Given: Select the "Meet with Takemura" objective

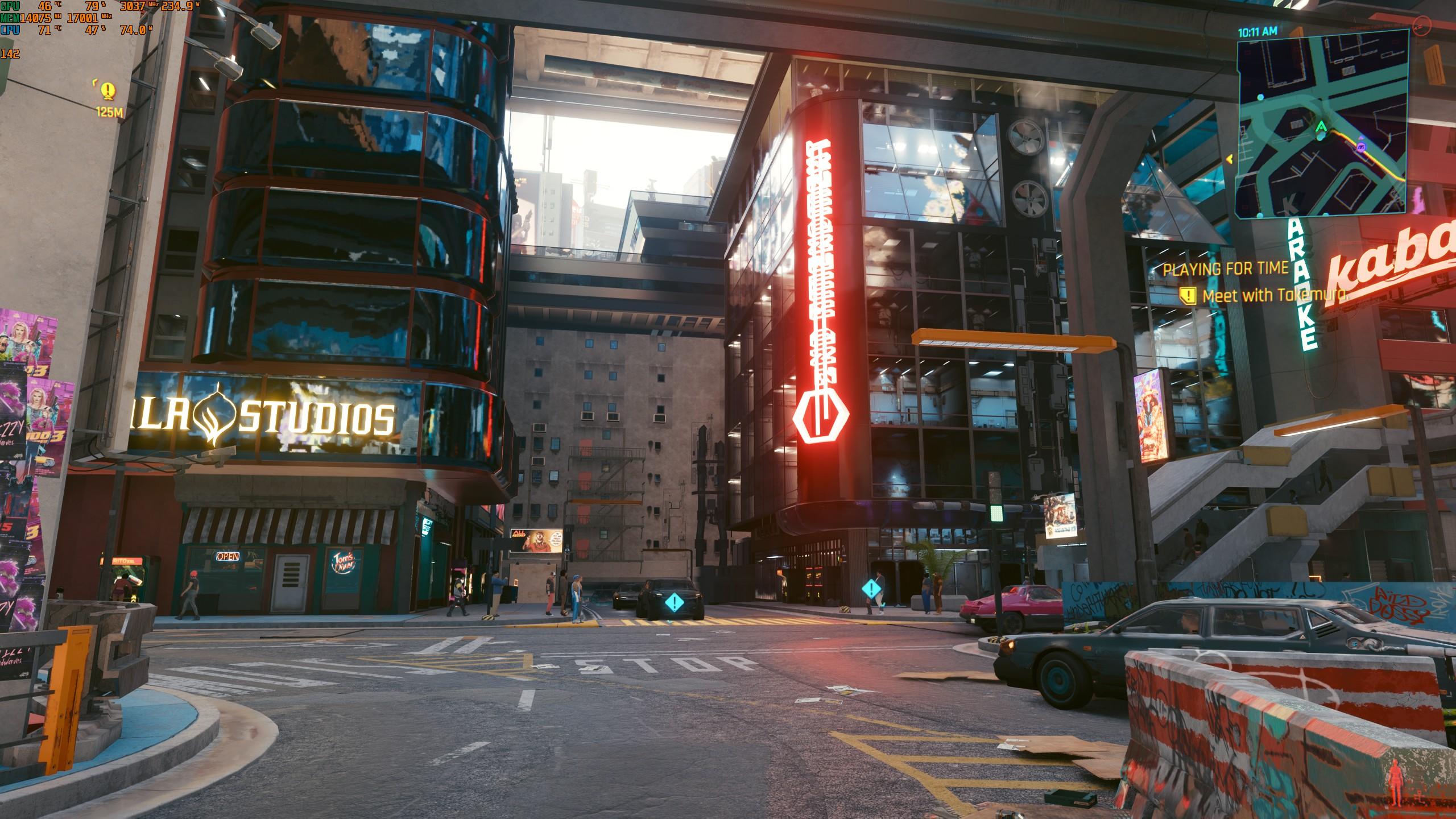Looking at the screenshot, I should point(1274,296).
